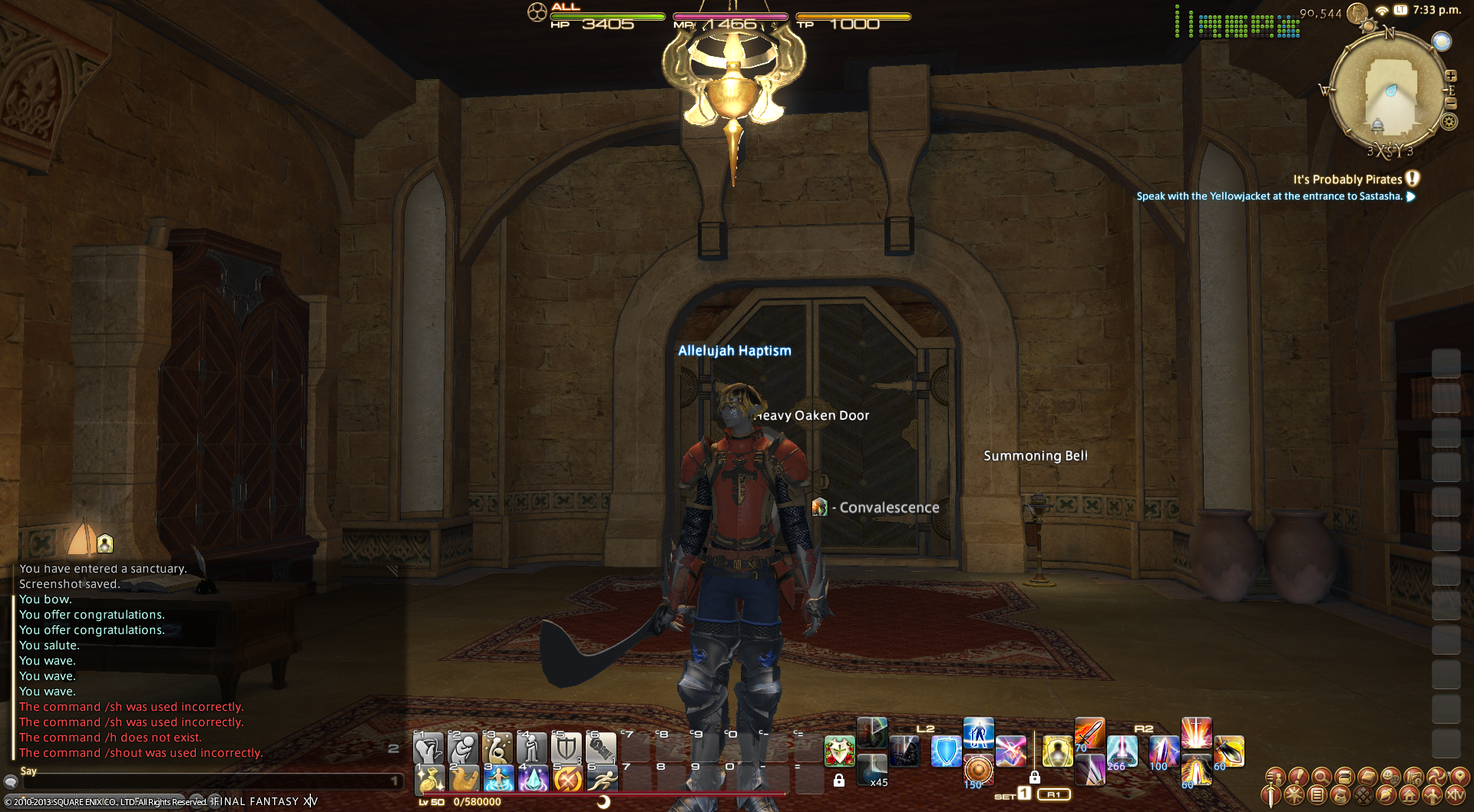Screen dimensions: 1474x812
Task: Use the potion stack marked x45
Action: pos(872,770)
